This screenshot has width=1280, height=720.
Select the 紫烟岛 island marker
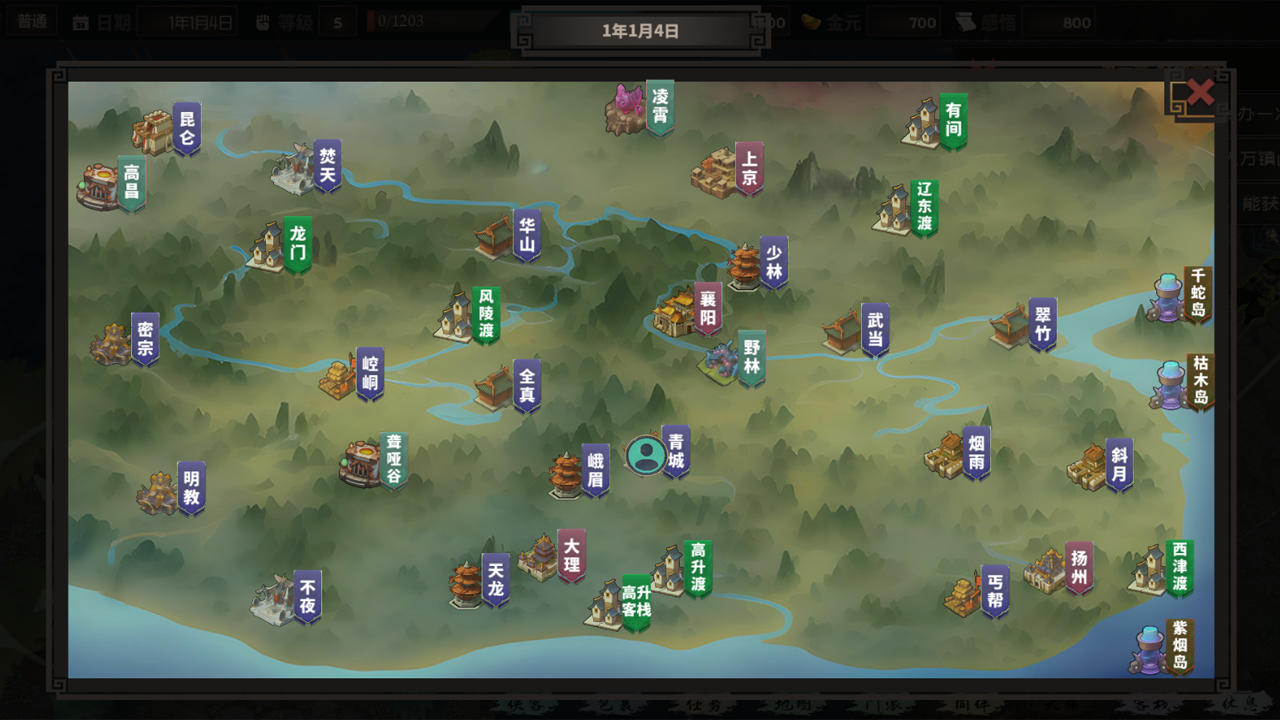[1179, 645]
